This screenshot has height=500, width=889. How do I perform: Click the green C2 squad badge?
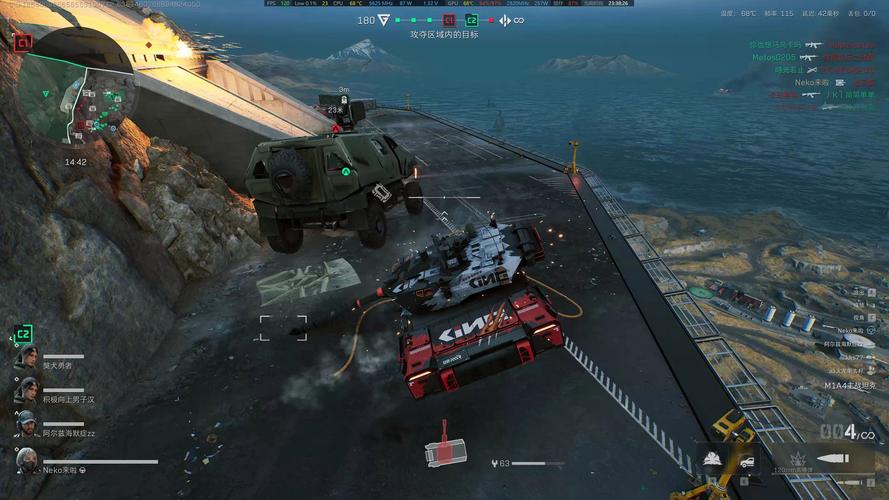point(23,334)
